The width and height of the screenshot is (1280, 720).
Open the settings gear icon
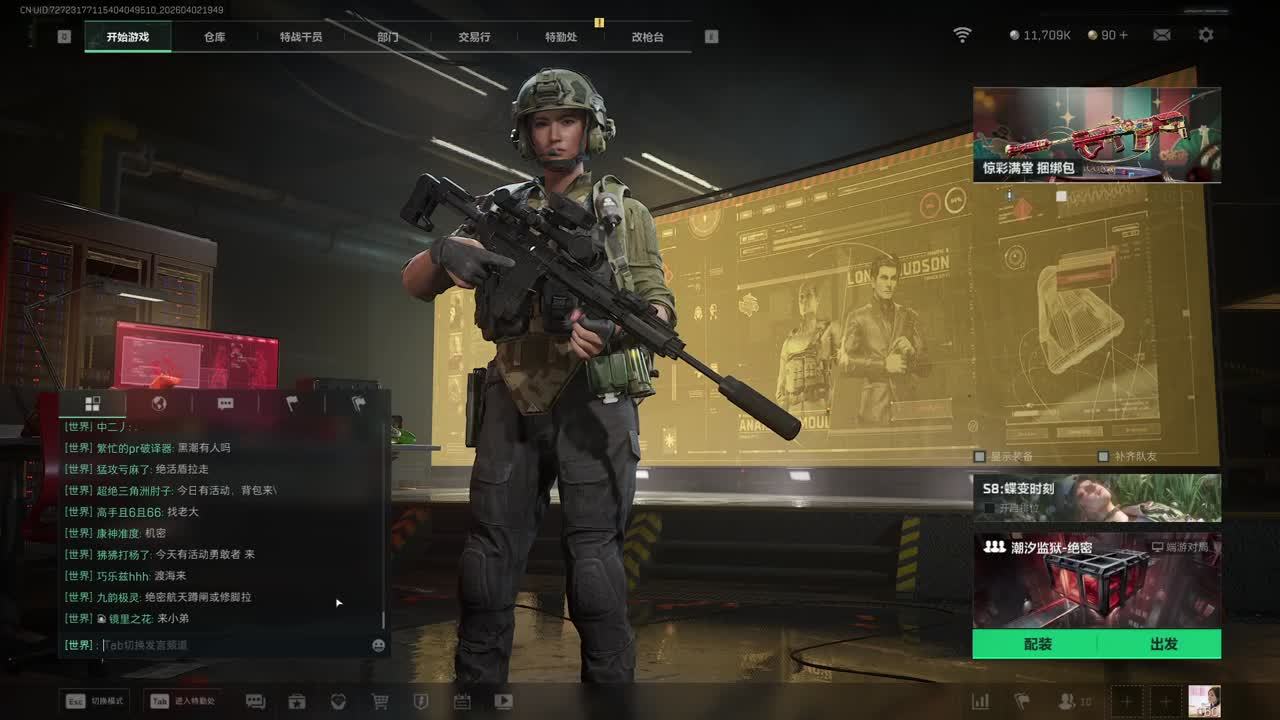tap(1206, 35)
